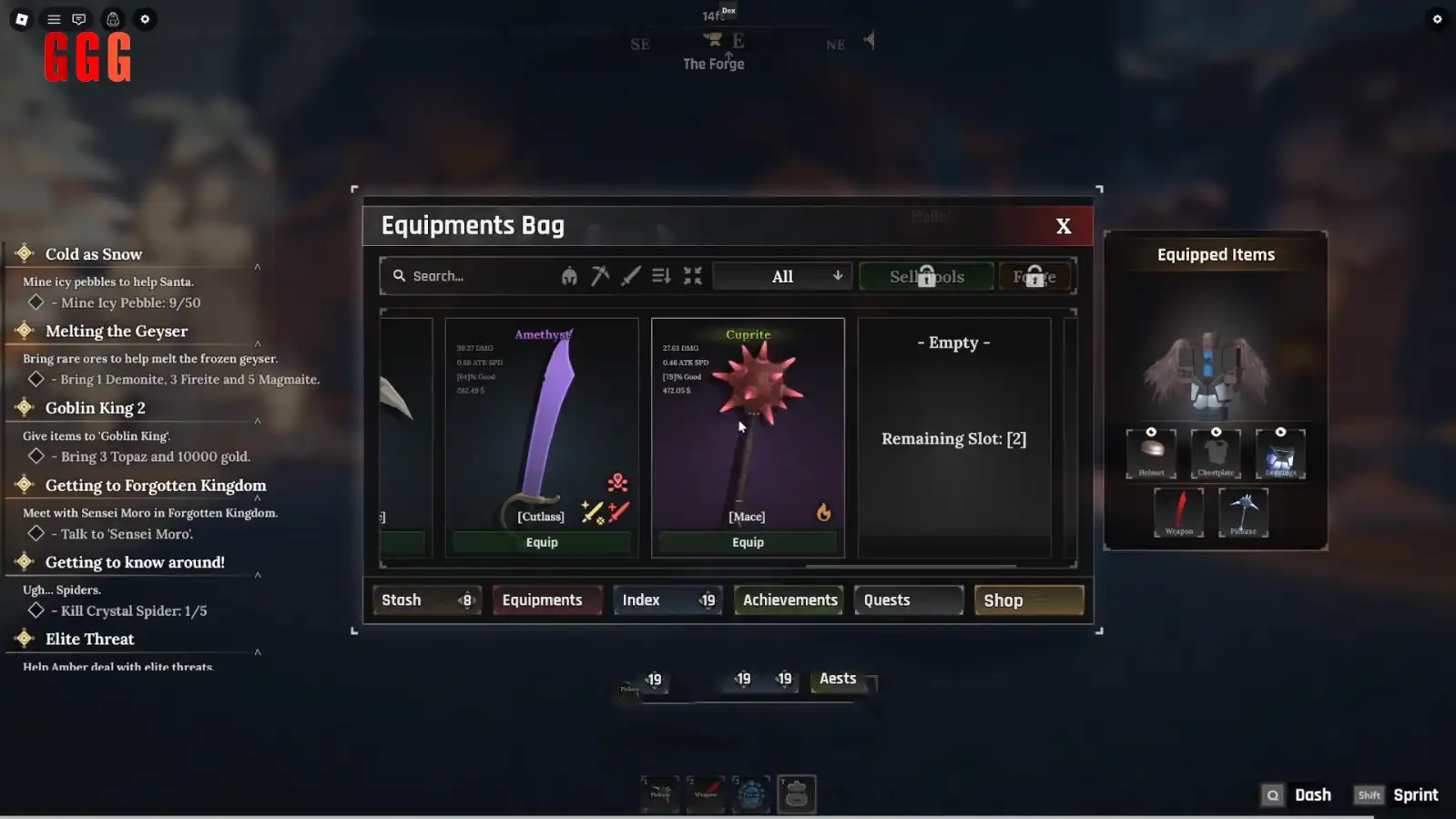This screenshot has height=819, width=1456.
Task: Equip the Cuprite Mace
Action: click(748, 542)
